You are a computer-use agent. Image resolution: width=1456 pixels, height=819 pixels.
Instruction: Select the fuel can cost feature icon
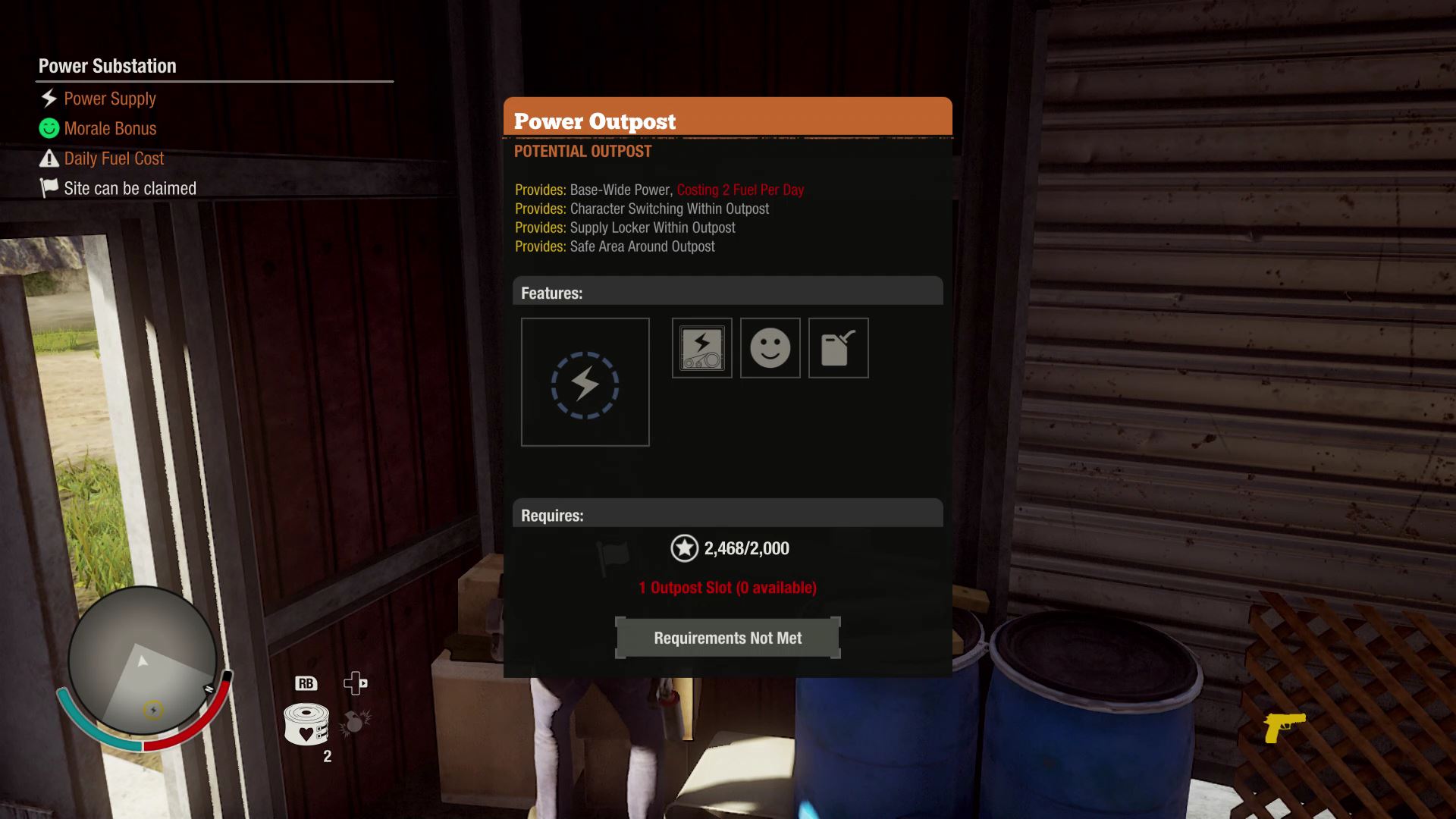(838, 348)
